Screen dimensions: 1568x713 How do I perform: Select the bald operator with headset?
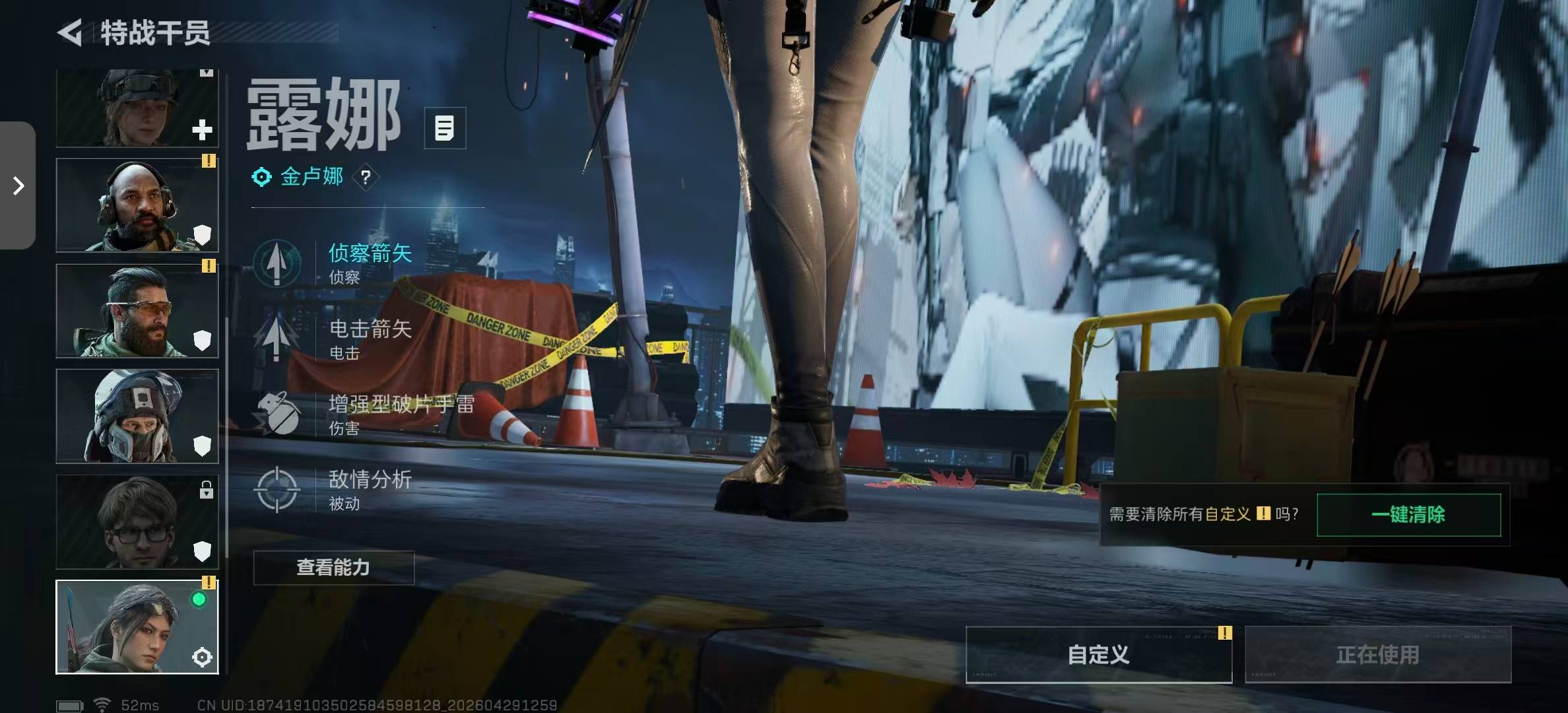coord(137,205)
